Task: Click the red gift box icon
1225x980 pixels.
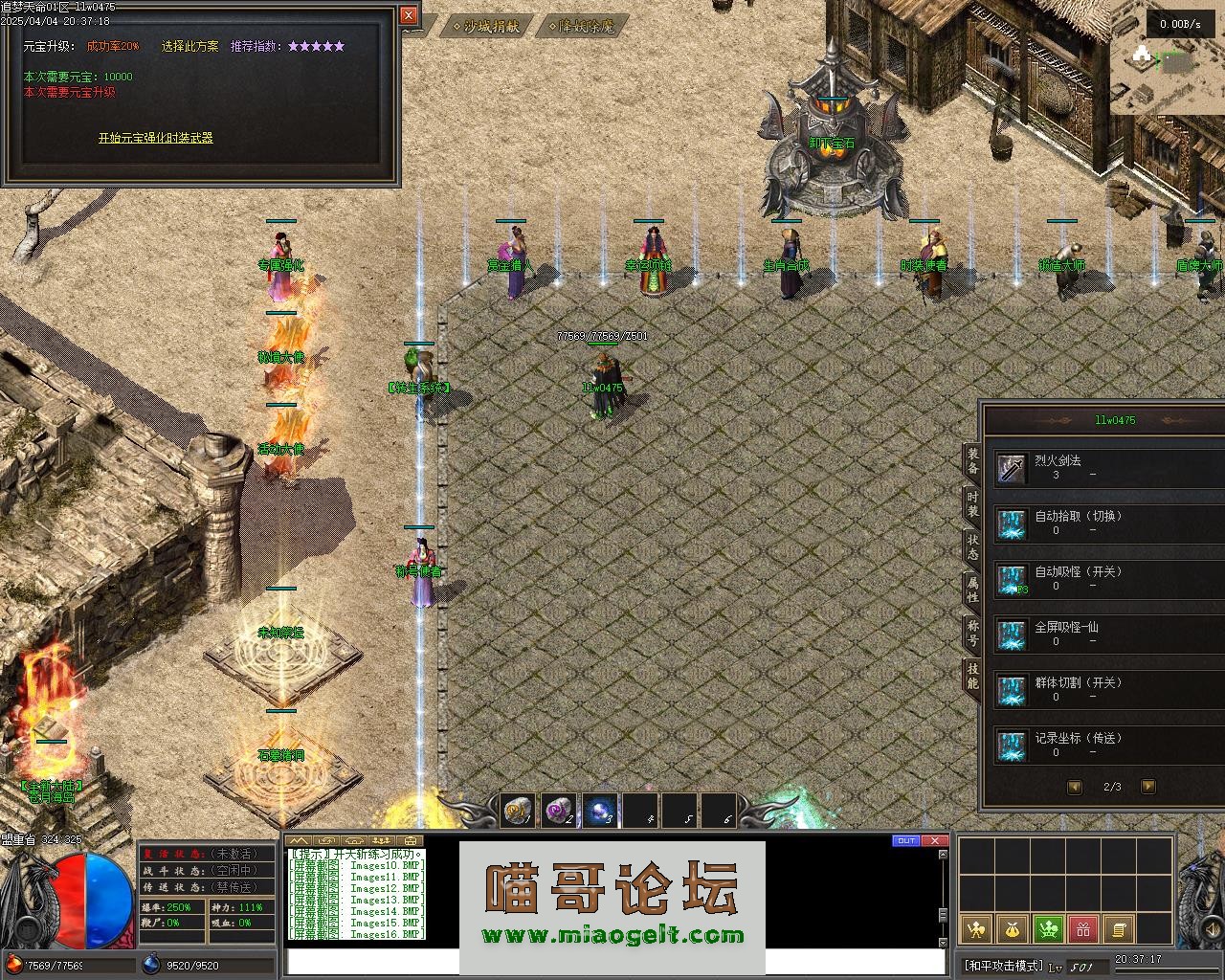Action: [1082, 928]
